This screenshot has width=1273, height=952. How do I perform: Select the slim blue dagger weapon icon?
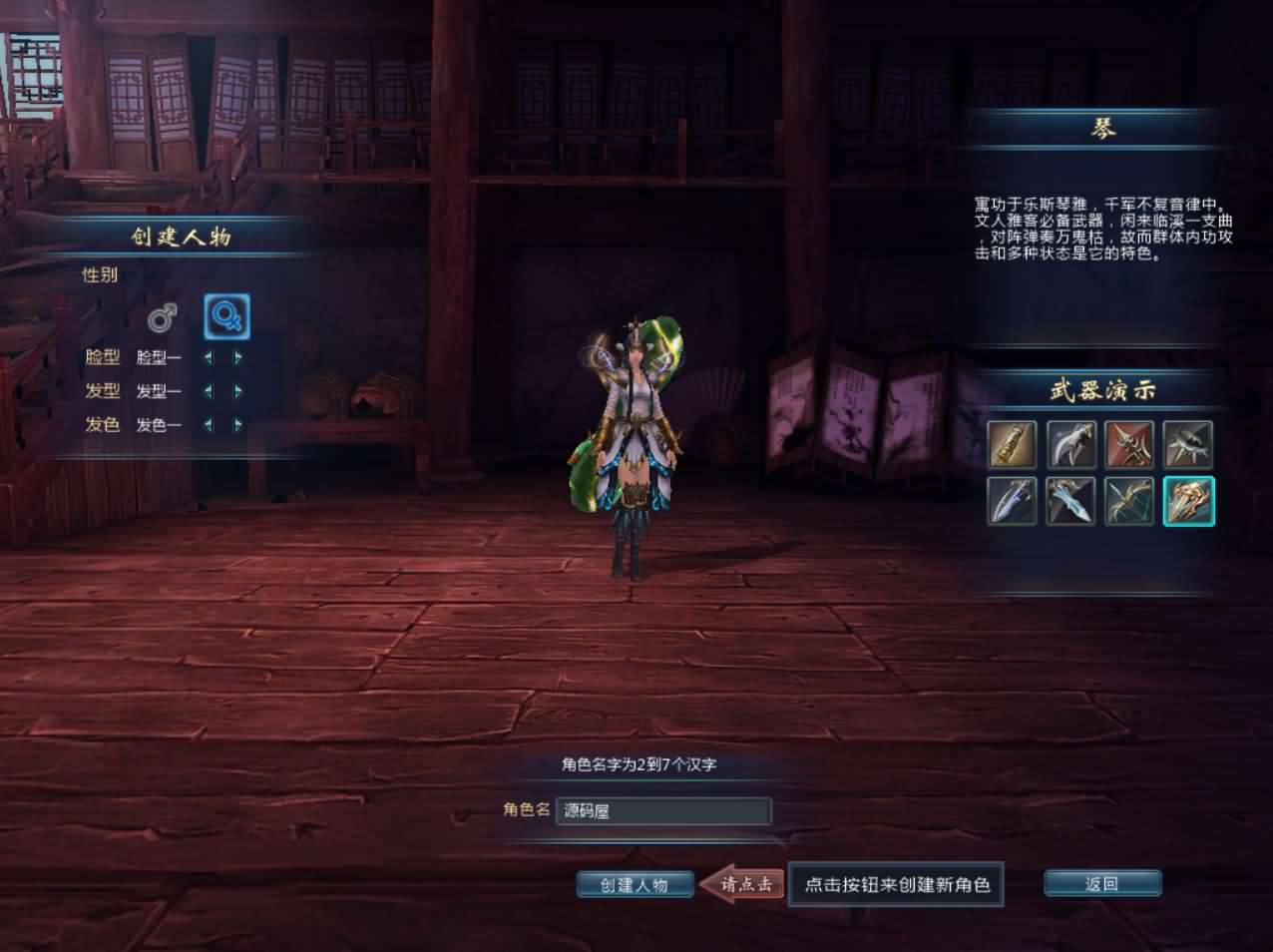1012,500
